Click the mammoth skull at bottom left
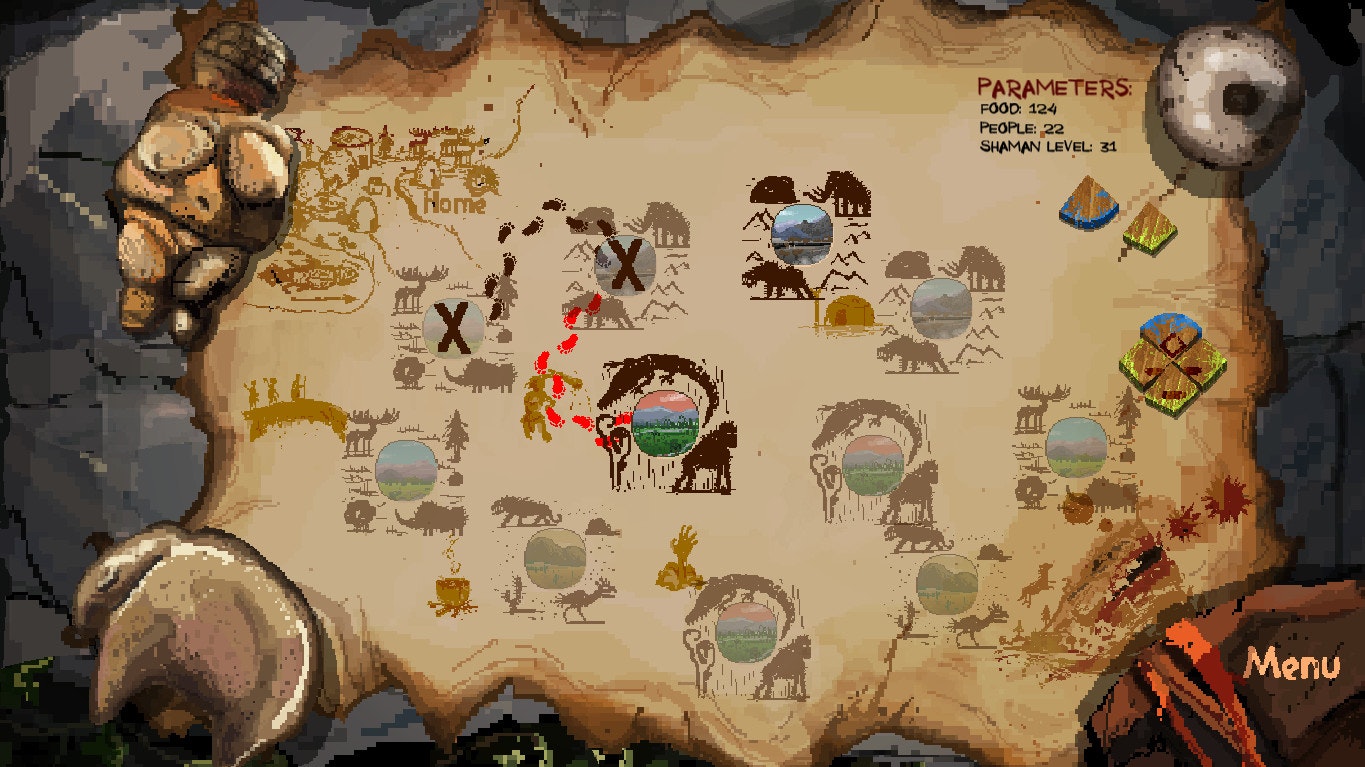 (200, 630)
